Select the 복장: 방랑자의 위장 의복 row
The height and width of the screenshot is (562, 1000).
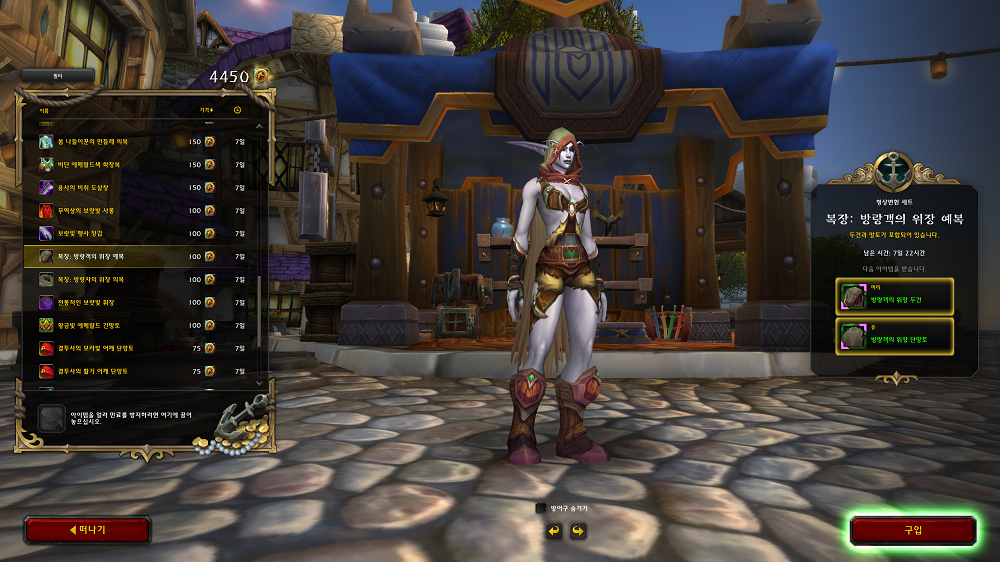coord(140,279)
